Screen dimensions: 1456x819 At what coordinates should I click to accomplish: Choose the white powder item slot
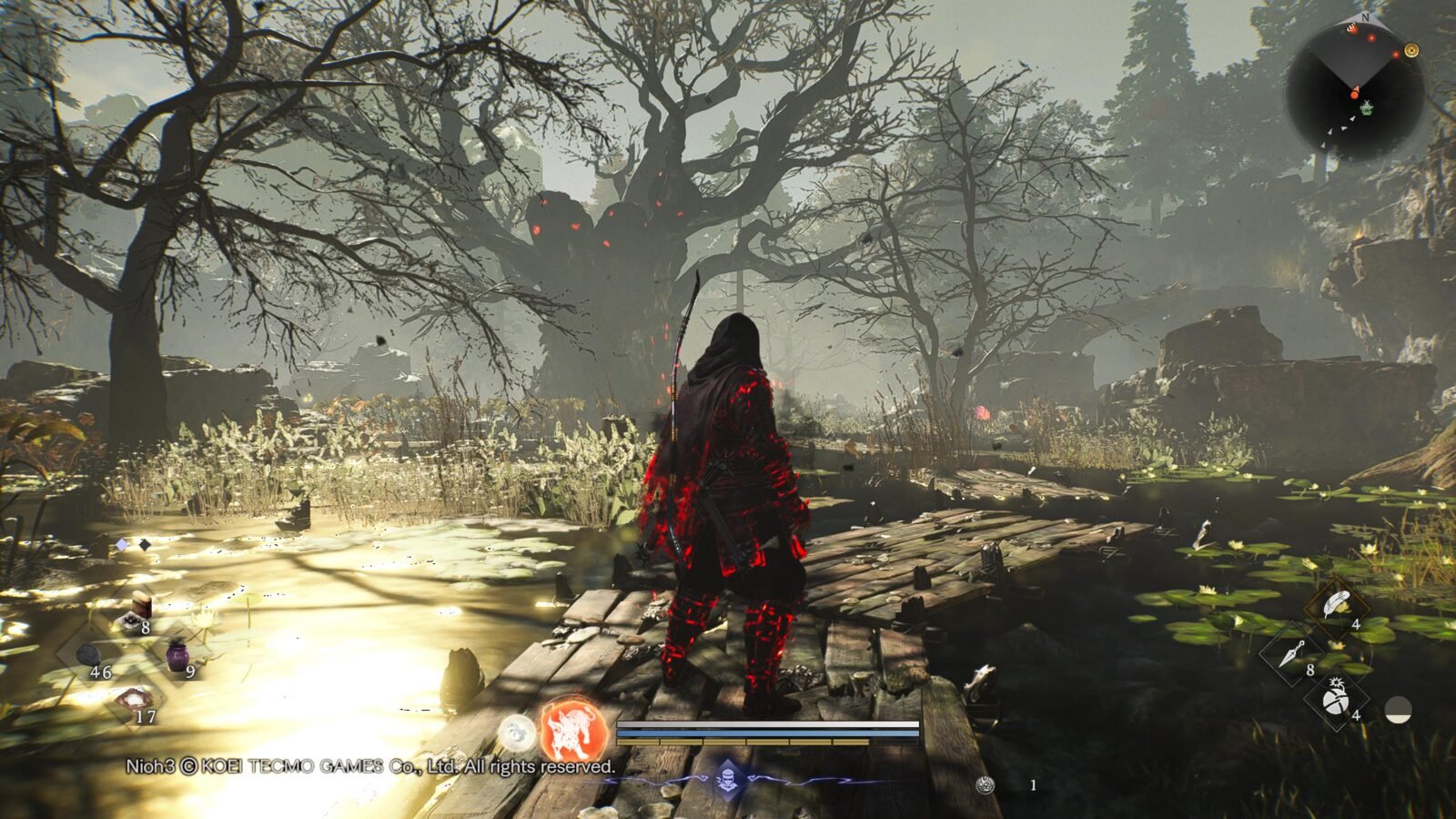135,700
